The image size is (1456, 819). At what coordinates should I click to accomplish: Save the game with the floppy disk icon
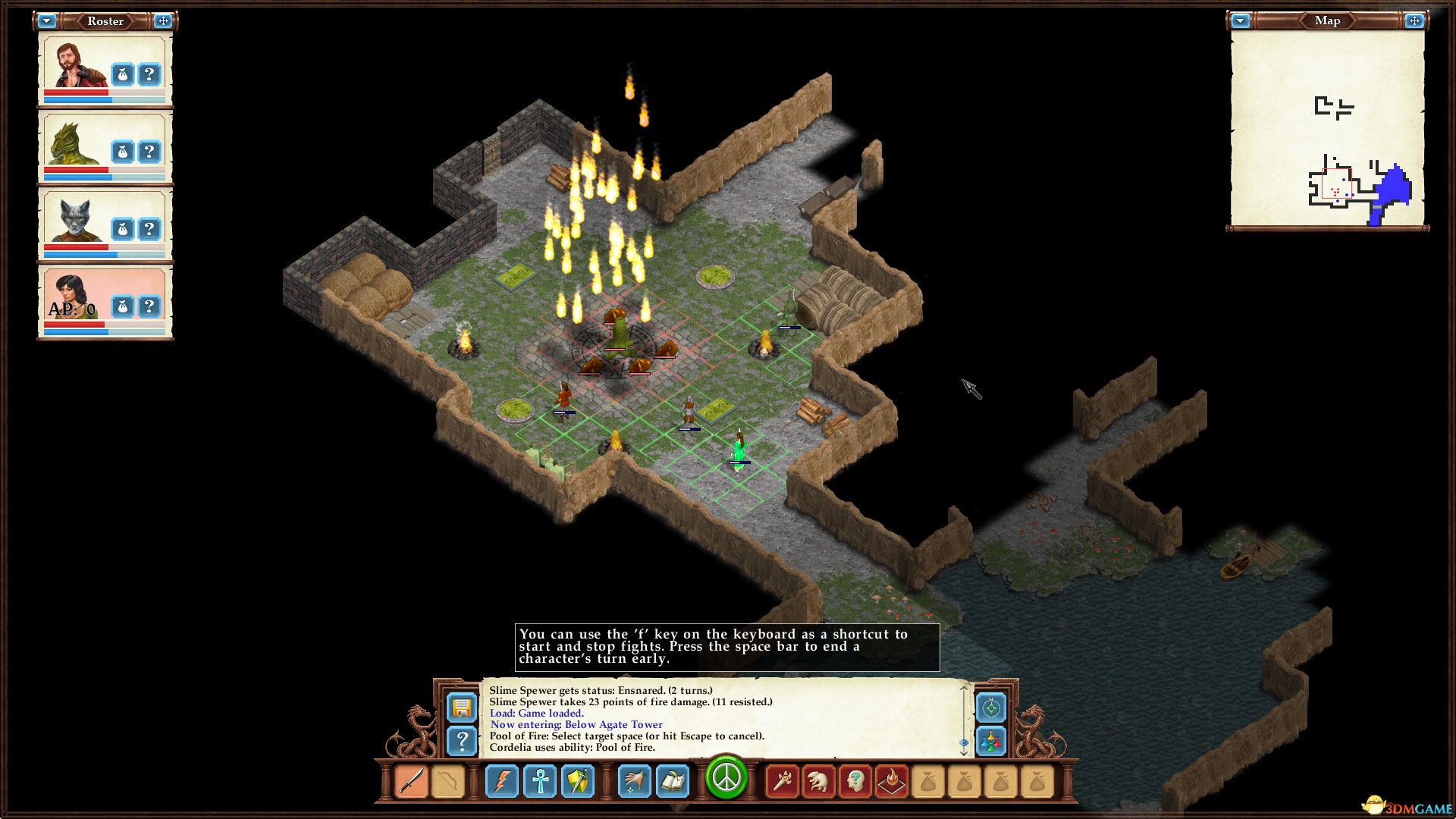coord(462,708)
